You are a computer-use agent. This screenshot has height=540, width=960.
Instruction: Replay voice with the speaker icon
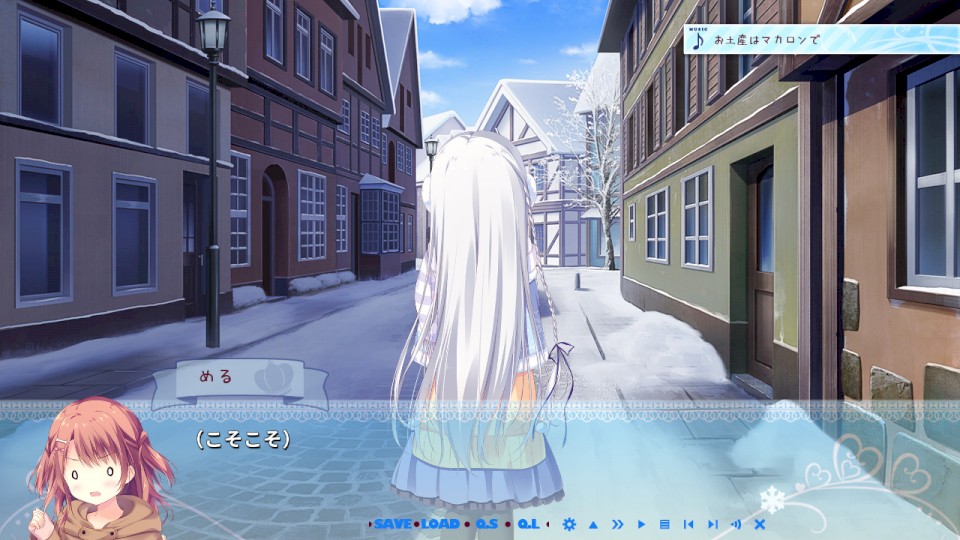(736, 524)
